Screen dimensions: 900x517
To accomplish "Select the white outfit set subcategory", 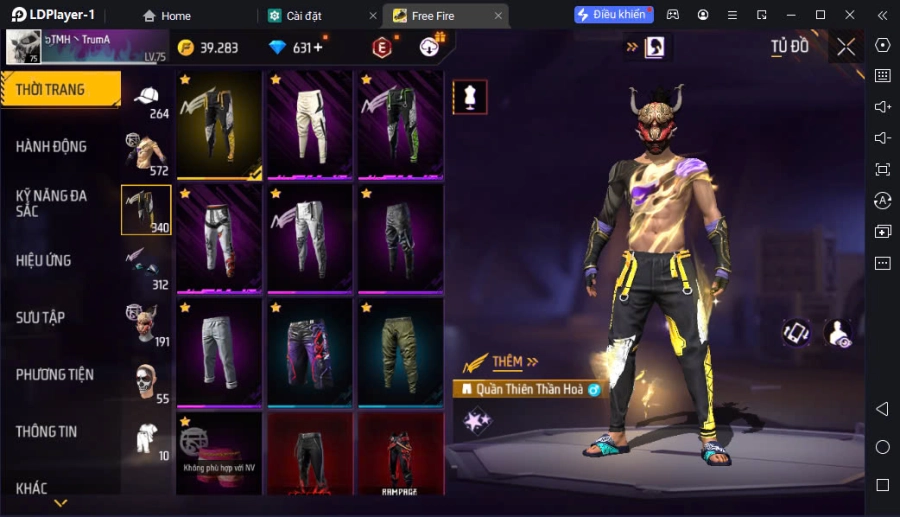I will coord(146,438).
